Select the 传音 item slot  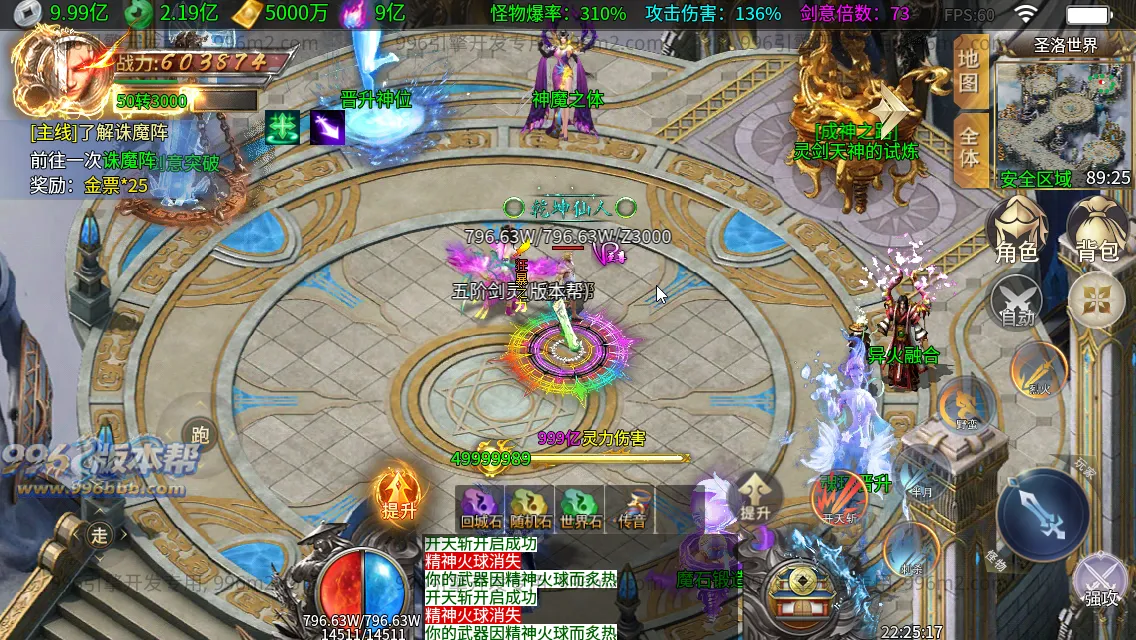tap(630, 507)
